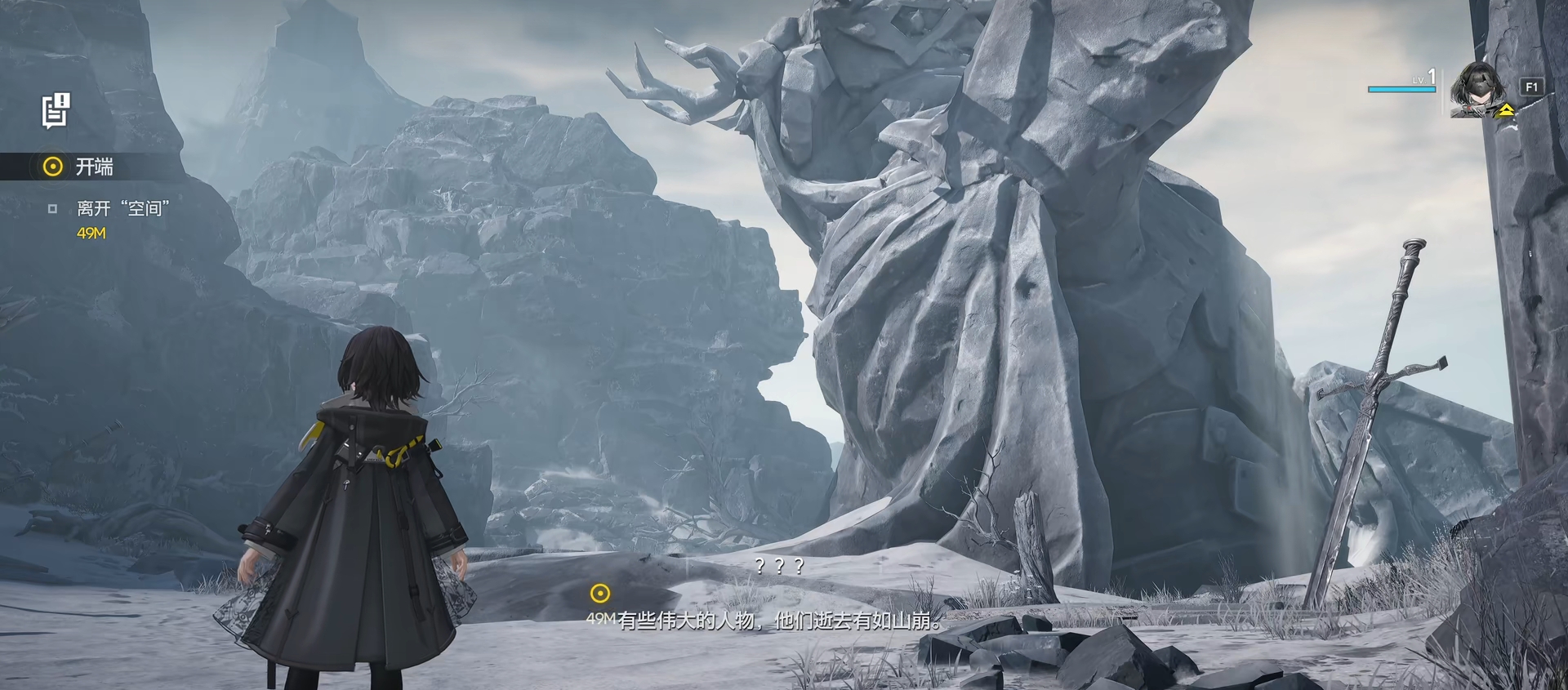Open the mission log icon

click(56, 110)
